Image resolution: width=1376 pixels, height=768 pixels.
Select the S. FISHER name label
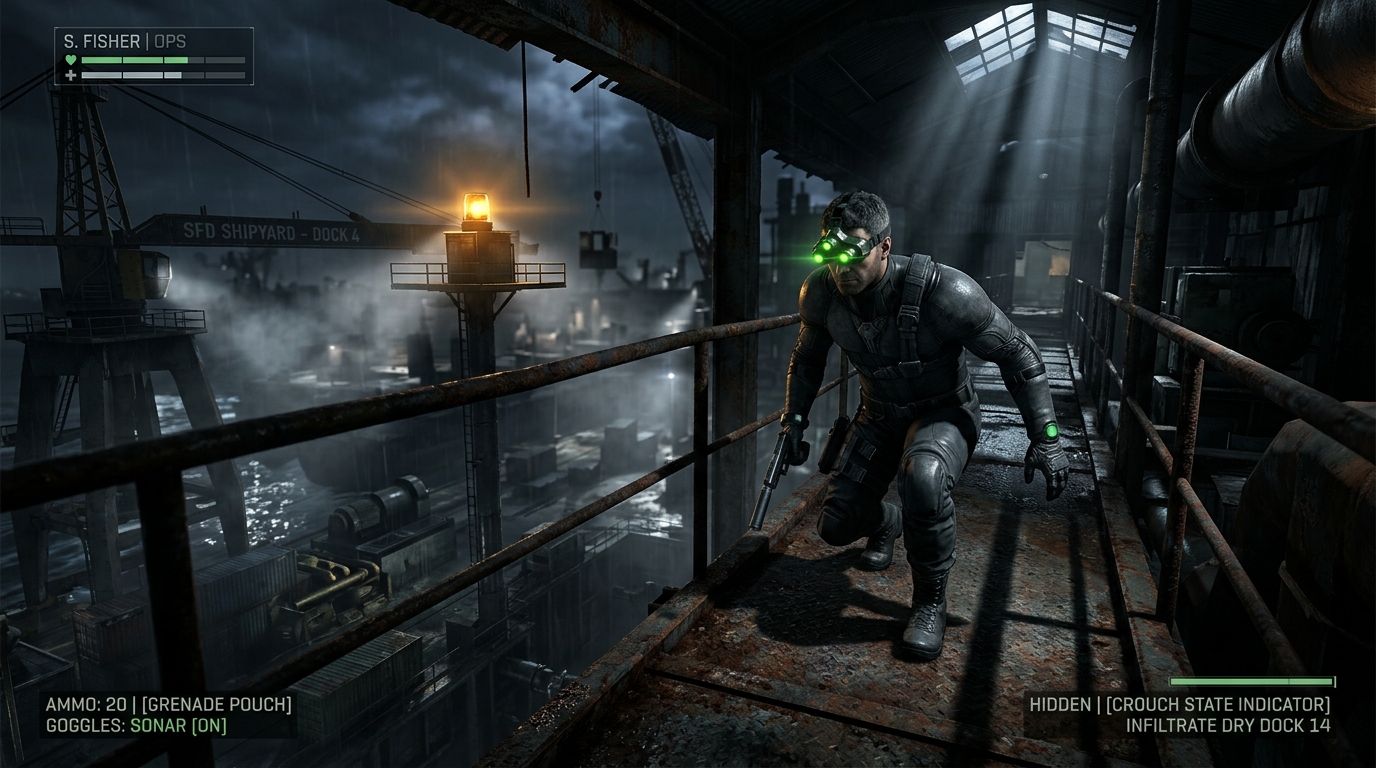tap(98, 42)
